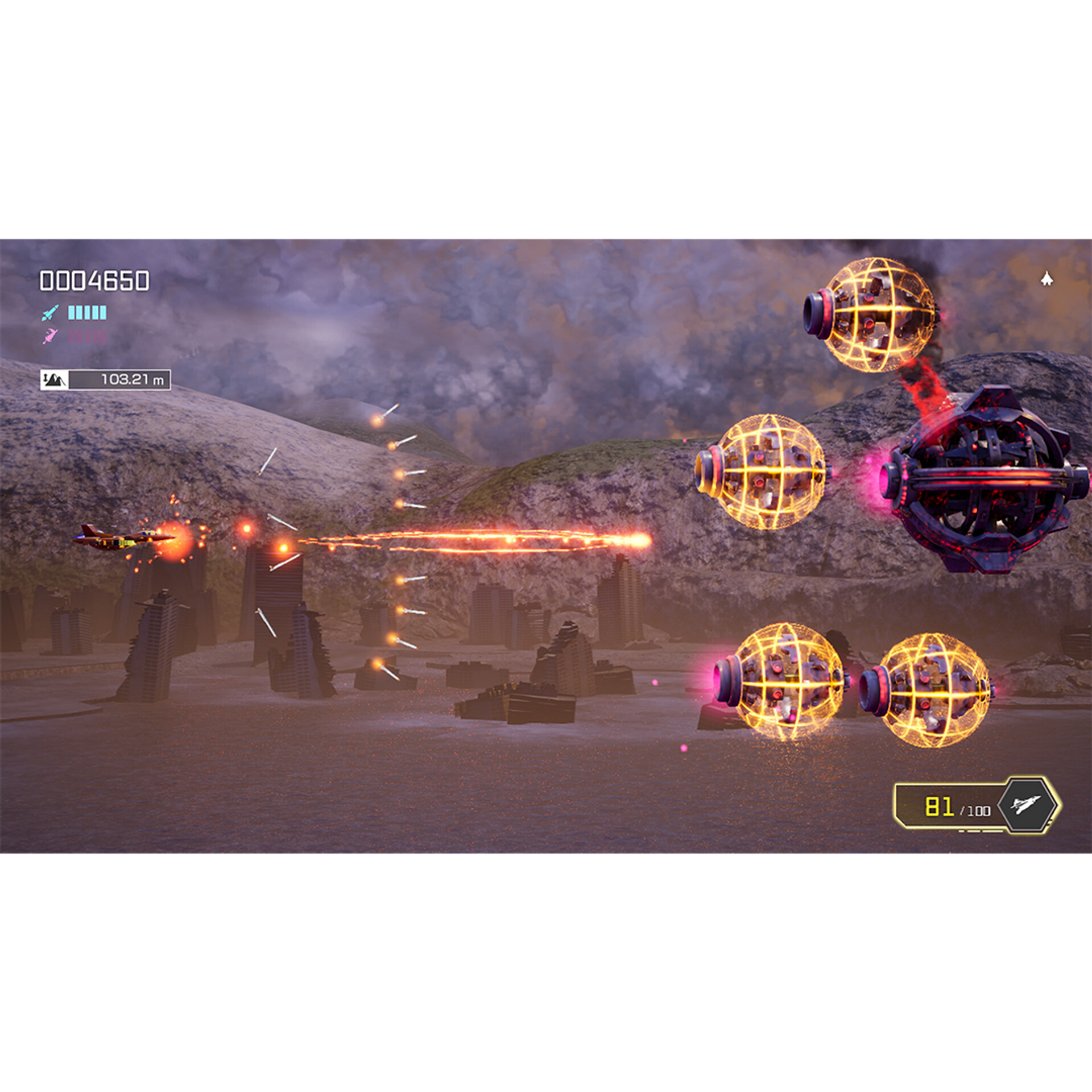This screenshot has height=1092, width=1092.
Task: Click the remaining lives ship icon
Action: (1046, 279)
